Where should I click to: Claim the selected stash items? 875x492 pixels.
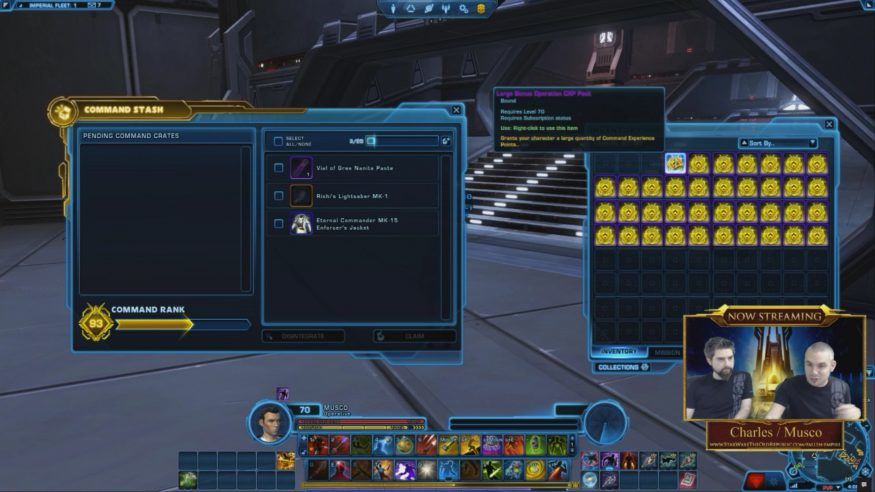(x=414, y=337)
